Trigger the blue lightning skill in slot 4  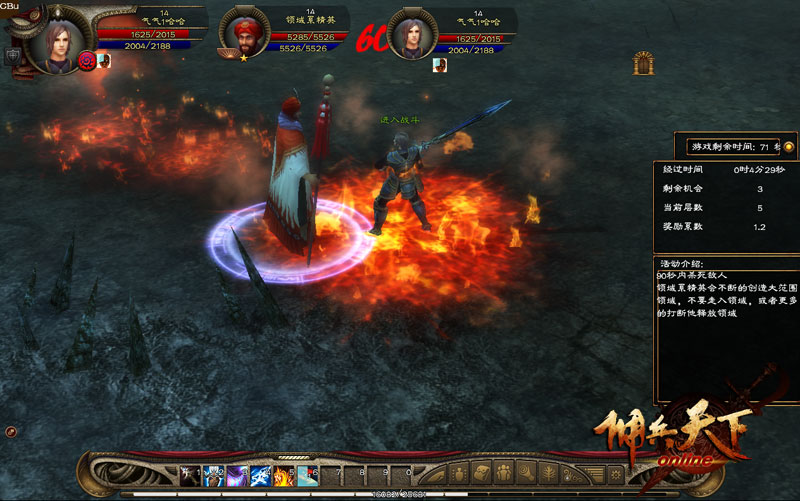(x=261, y=471)
